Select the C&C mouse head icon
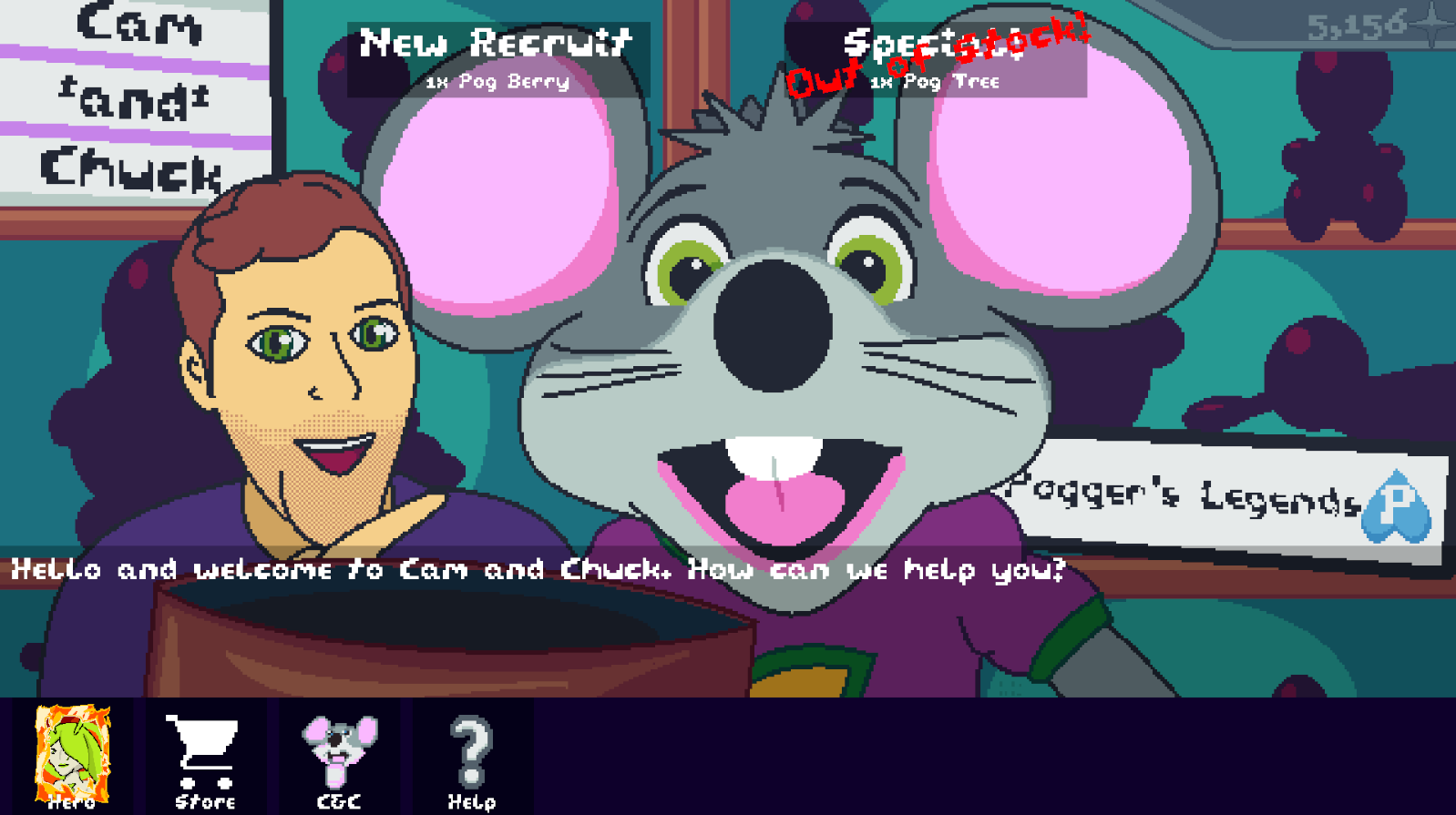Viewport: 1456px width, 815px height. [x=337, y=747]
